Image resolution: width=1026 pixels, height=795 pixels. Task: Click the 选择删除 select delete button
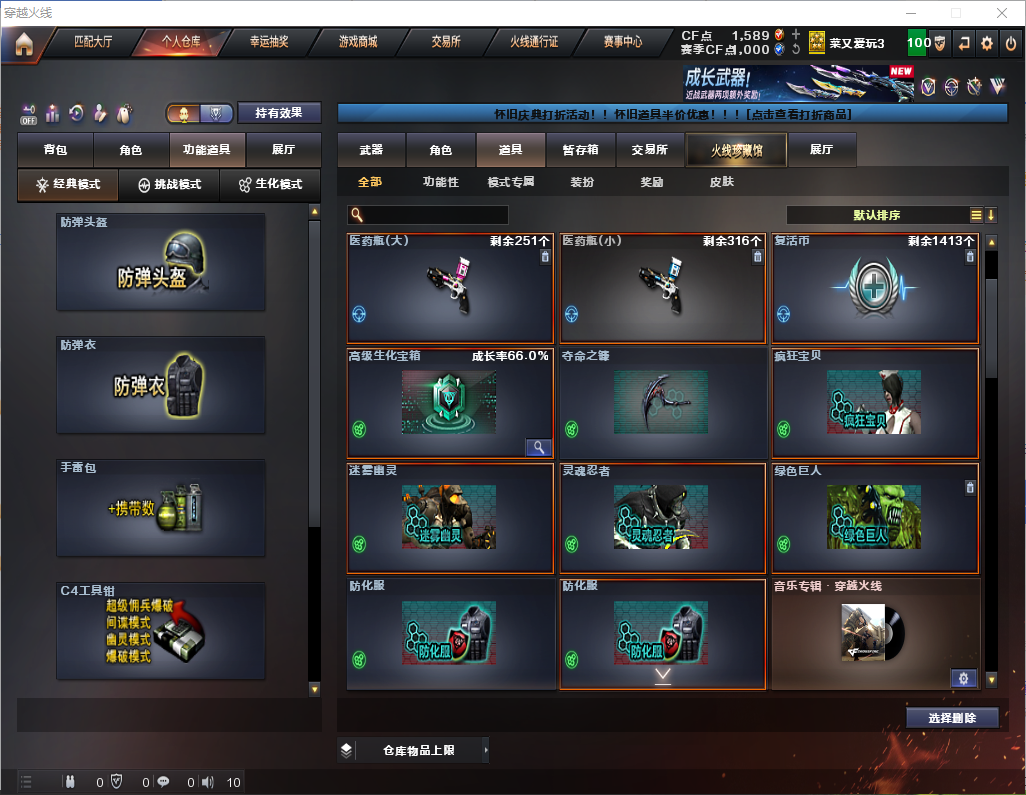[952, 718]
